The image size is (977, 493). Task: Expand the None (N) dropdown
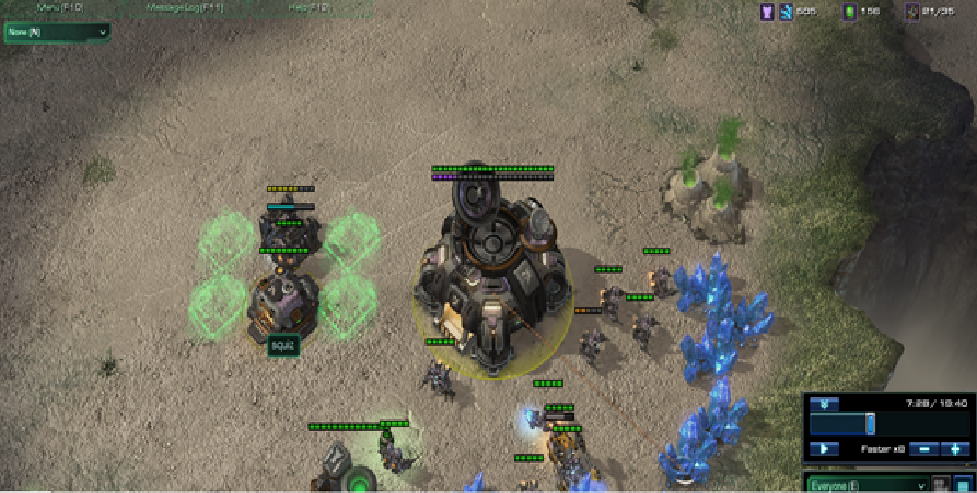57,32
